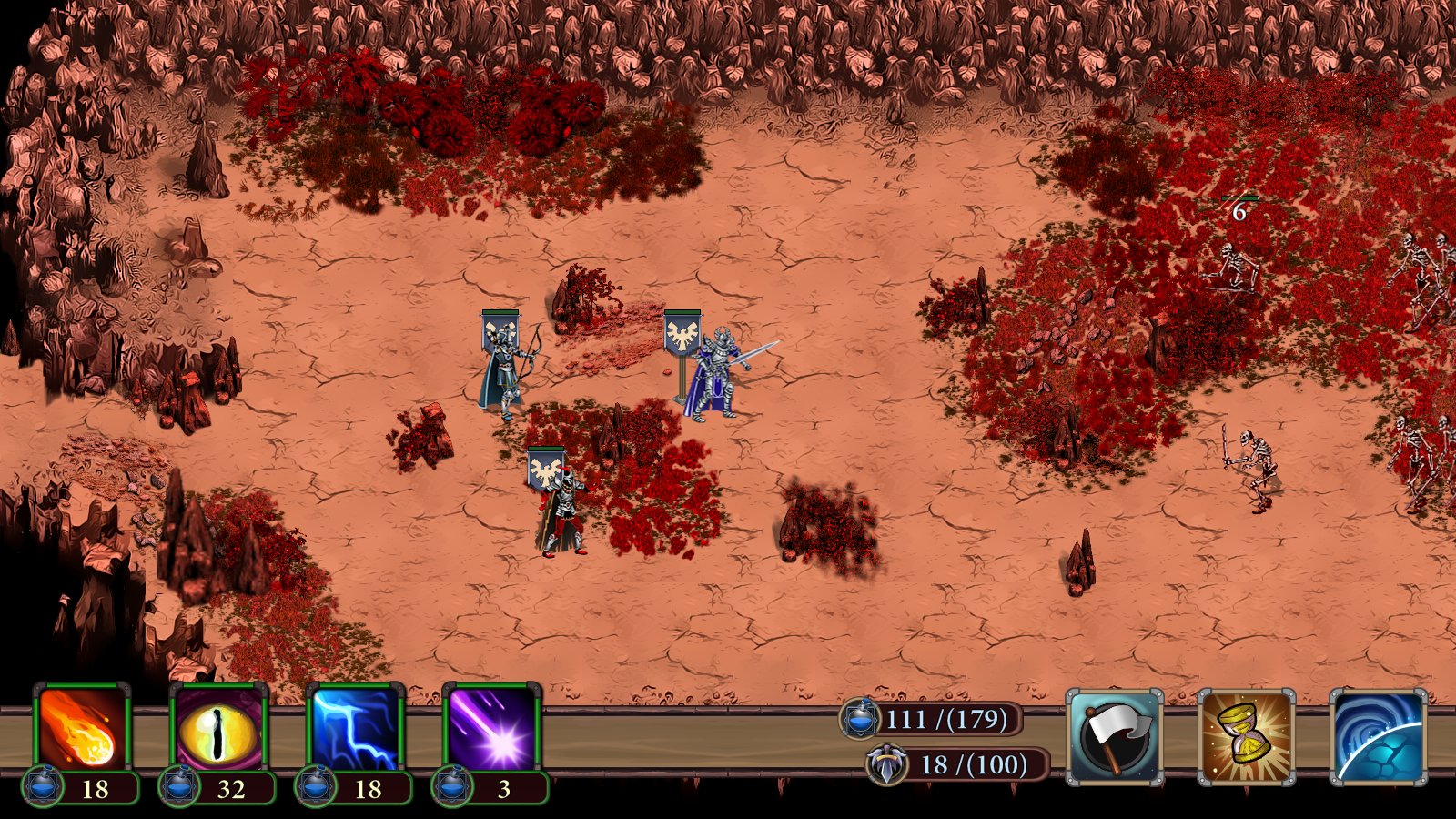Activate the yellow dragon eye spell

click(x=218, y=728)
